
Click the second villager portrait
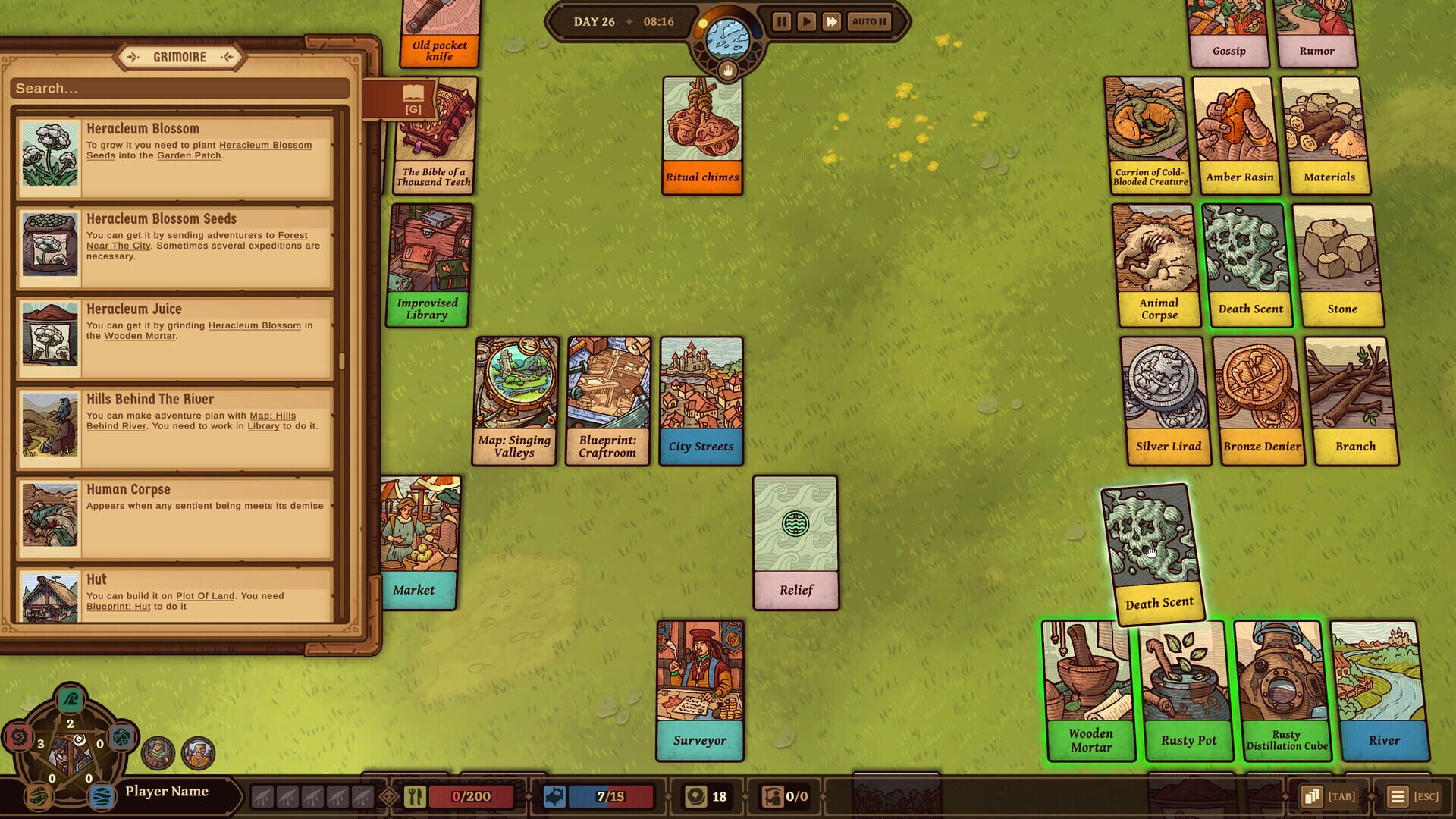tap(198, 753)
